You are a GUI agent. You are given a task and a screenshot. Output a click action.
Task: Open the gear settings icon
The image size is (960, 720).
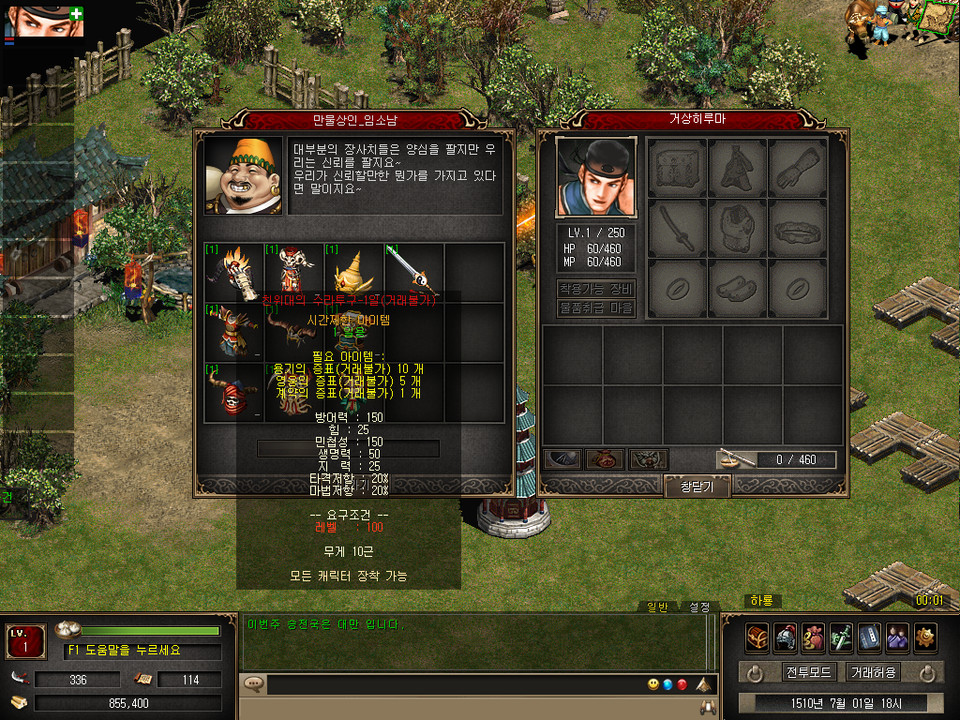925,637
